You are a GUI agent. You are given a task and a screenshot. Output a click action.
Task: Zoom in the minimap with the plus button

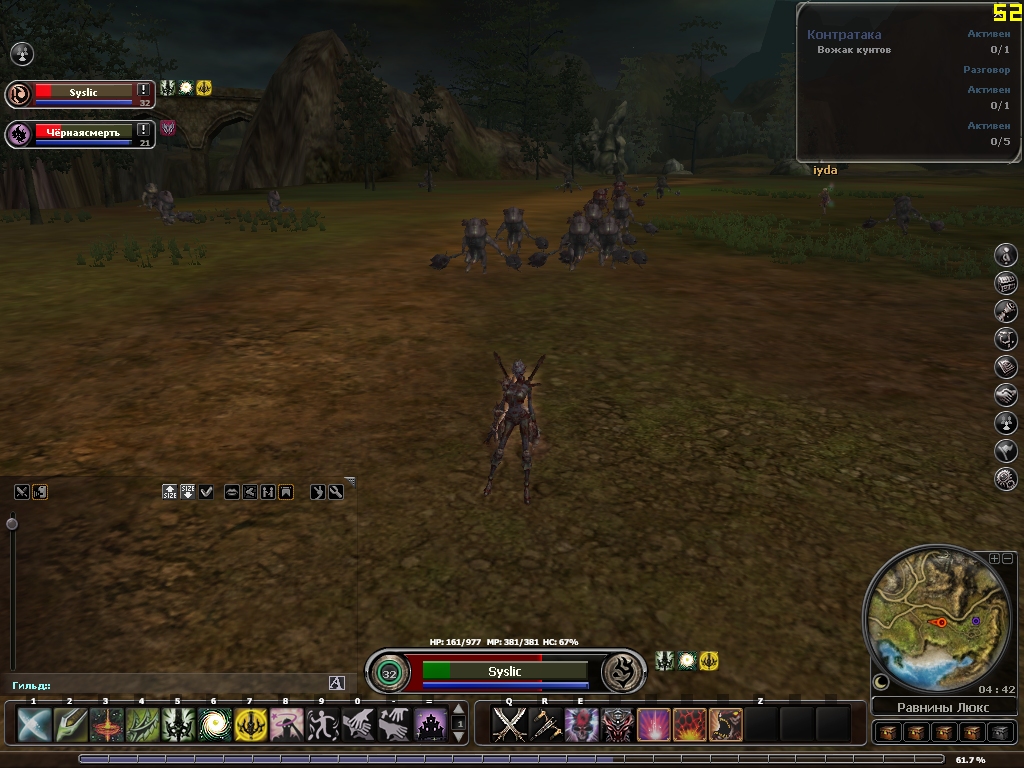994,558
